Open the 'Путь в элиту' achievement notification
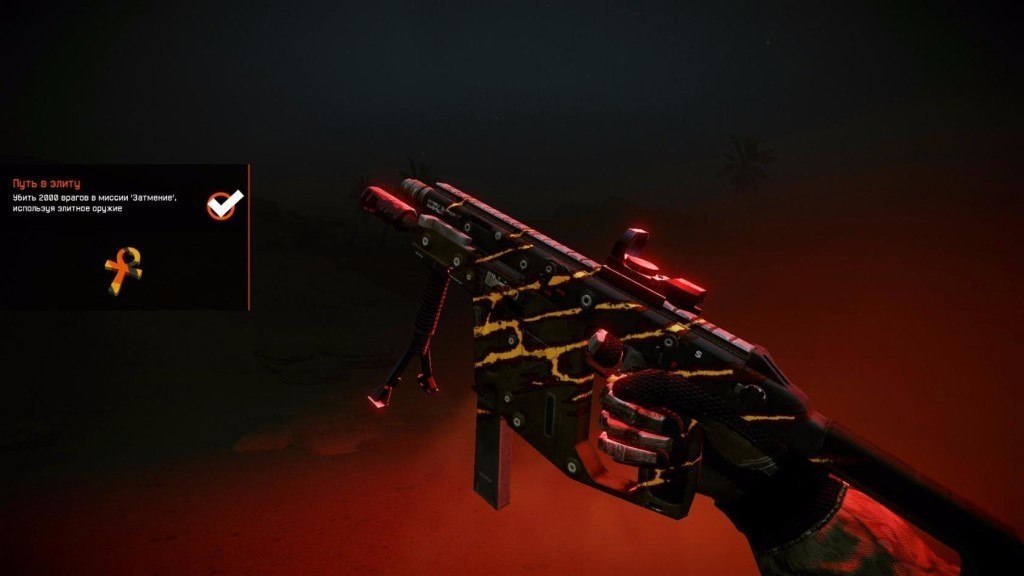Viewport: 1024px width, 576px height. 46,184
